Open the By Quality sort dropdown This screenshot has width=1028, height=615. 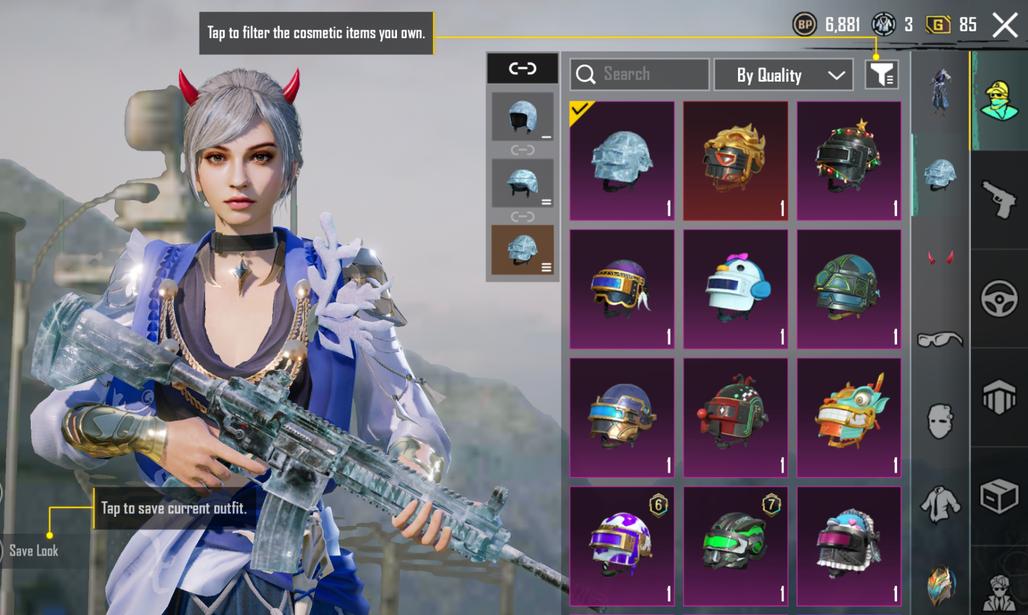pos(783,75)
